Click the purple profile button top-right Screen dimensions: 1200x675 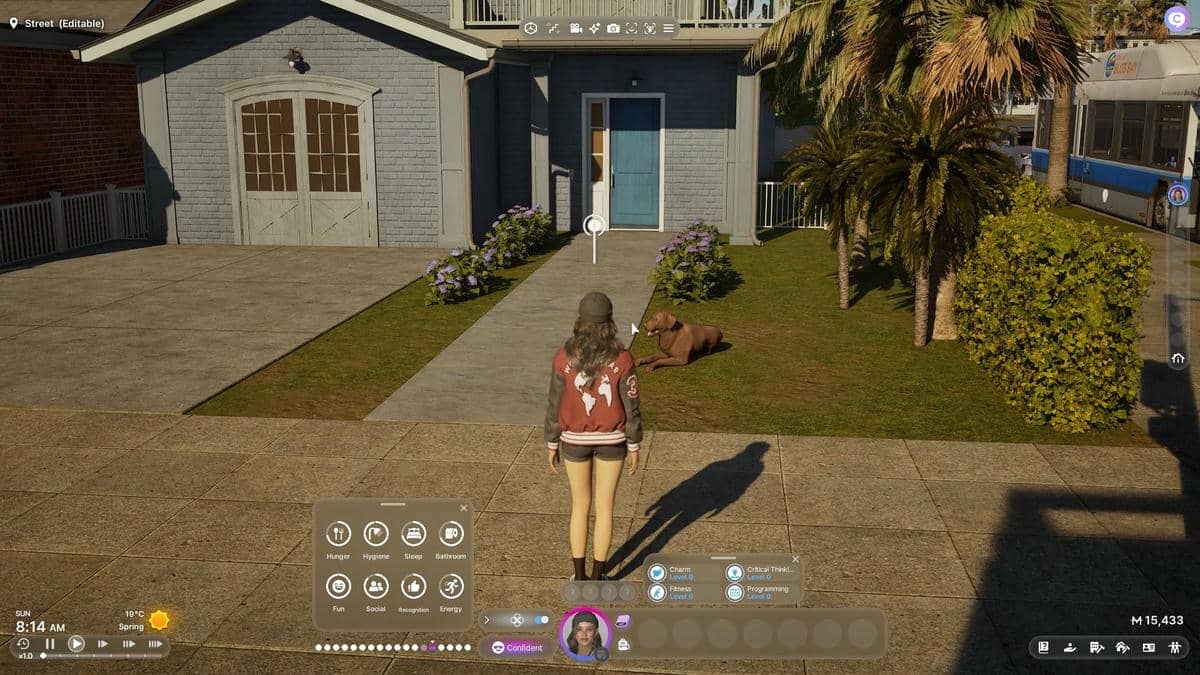(1177, 20)
